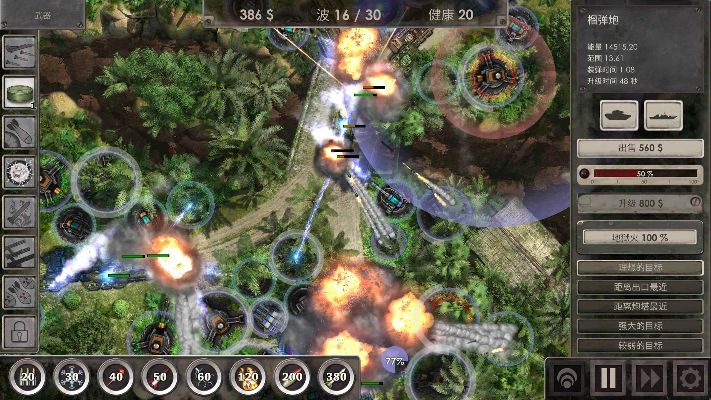
Task: Use the 120-cost fire ability
Action: pos(247,378)
